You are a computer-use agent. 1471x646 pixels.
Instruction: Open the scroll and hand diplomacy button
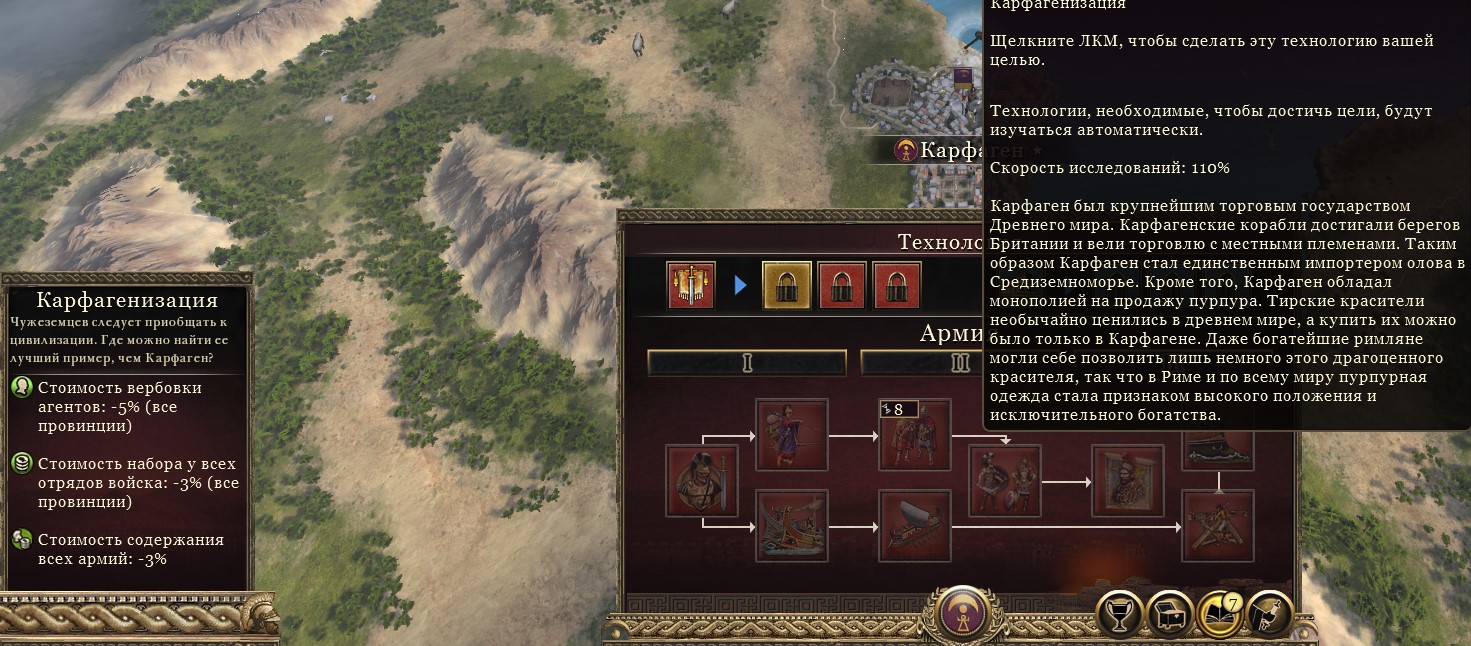coord(1268,613)
